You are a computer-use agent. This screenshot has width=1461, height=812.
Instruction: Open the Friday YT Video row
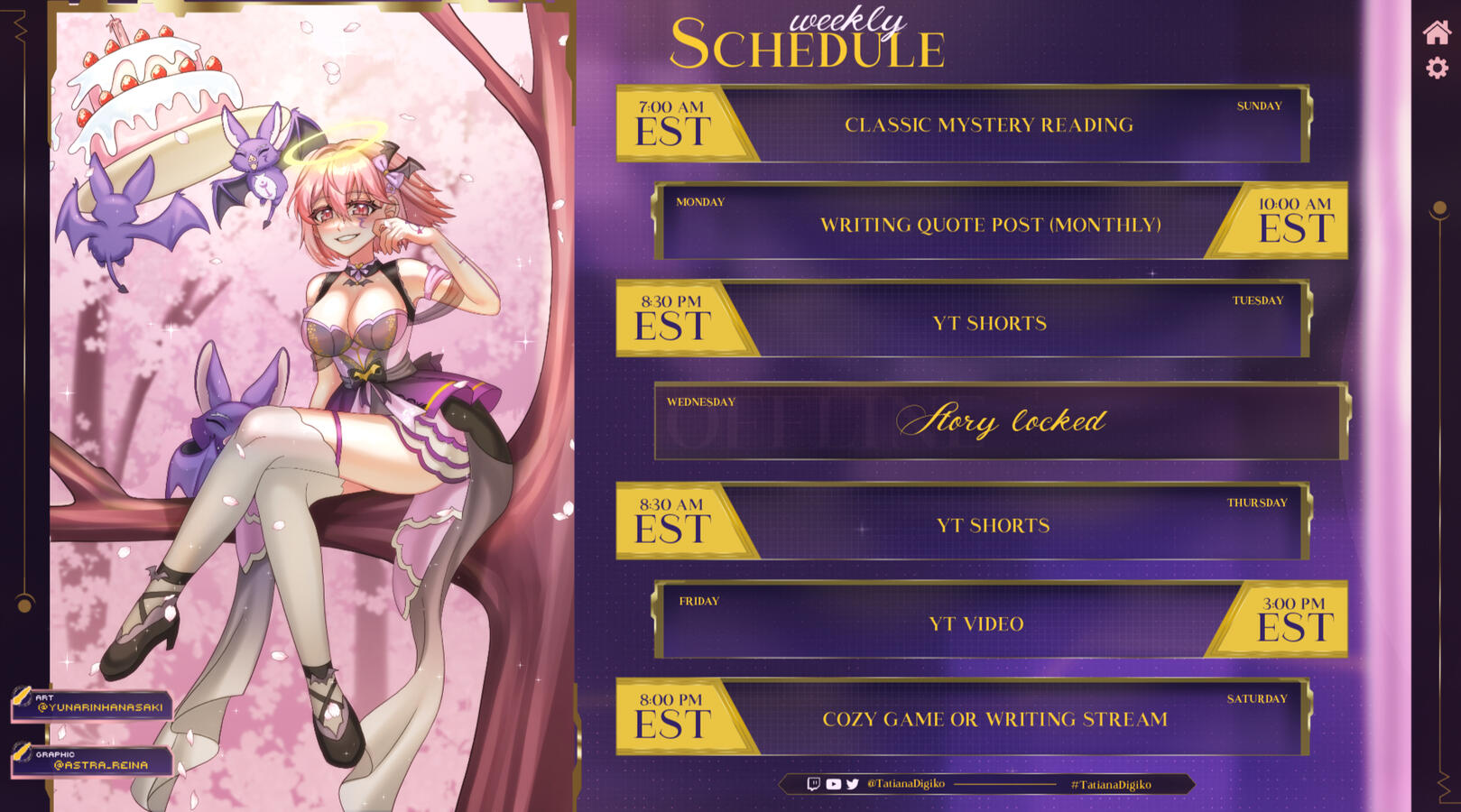coord(976,623)
